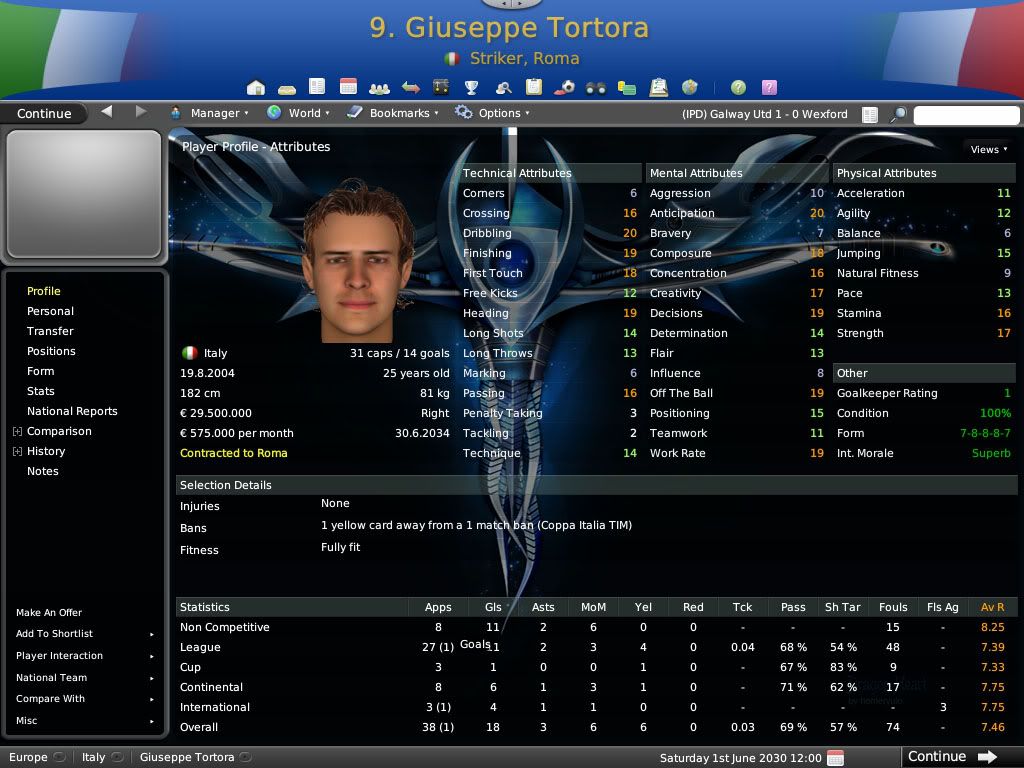Click the home icon in the toolbar

pos(256,87)
